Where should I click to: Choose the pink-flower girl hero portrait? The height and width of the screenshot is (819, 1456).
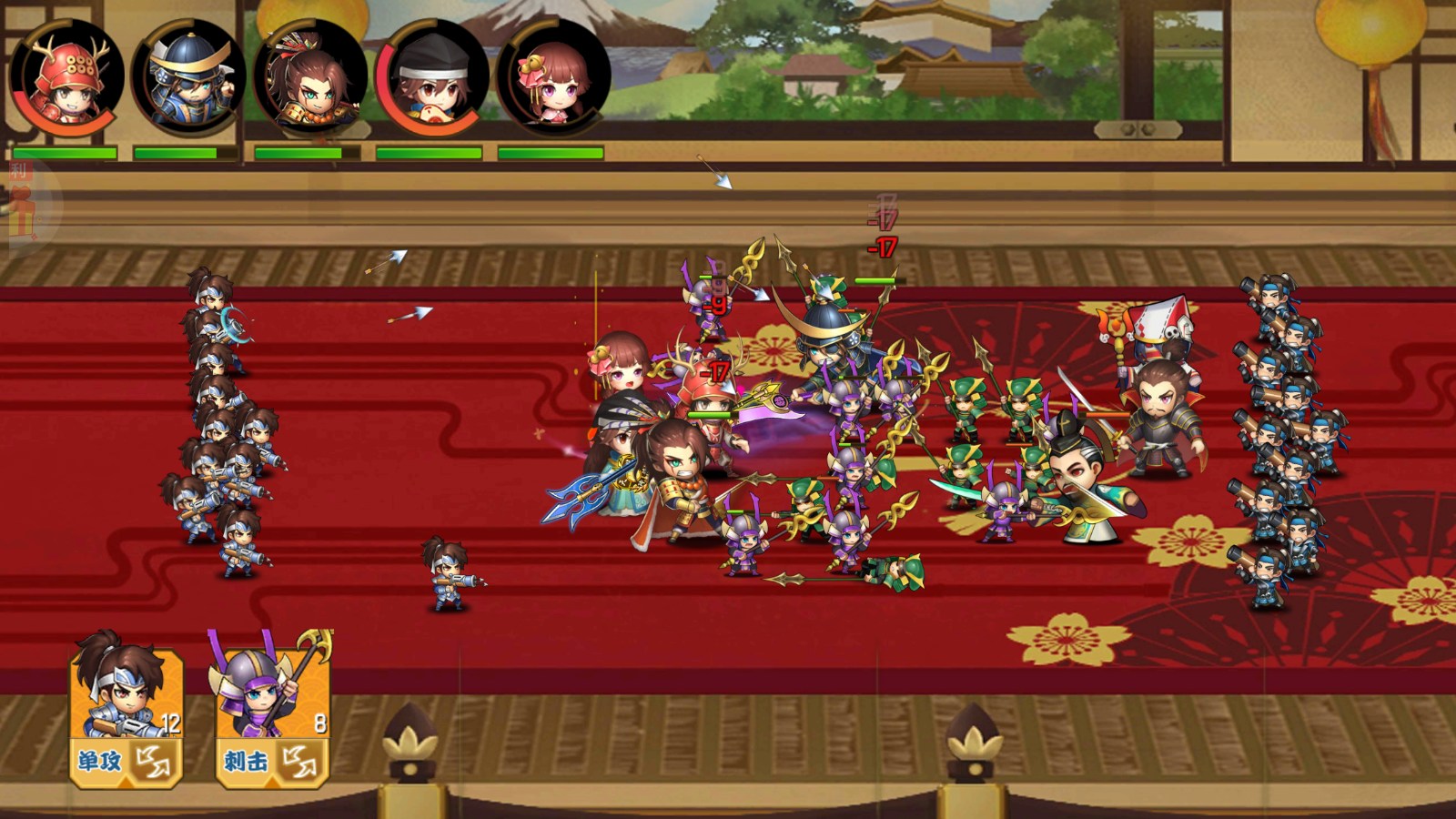(x=553, y=78)
